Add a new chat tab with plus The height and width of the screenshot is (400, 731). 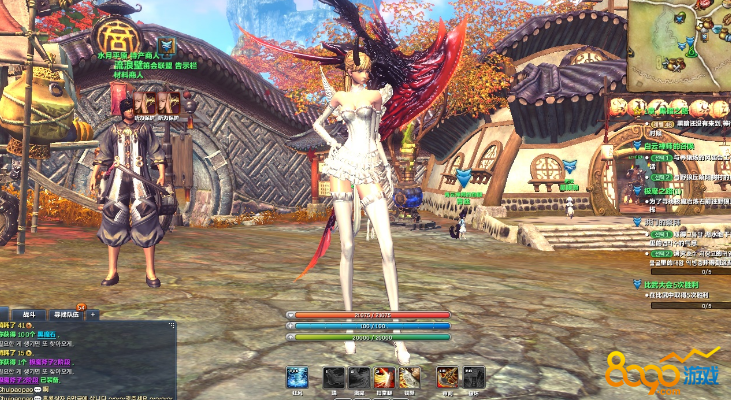[92, 313]
